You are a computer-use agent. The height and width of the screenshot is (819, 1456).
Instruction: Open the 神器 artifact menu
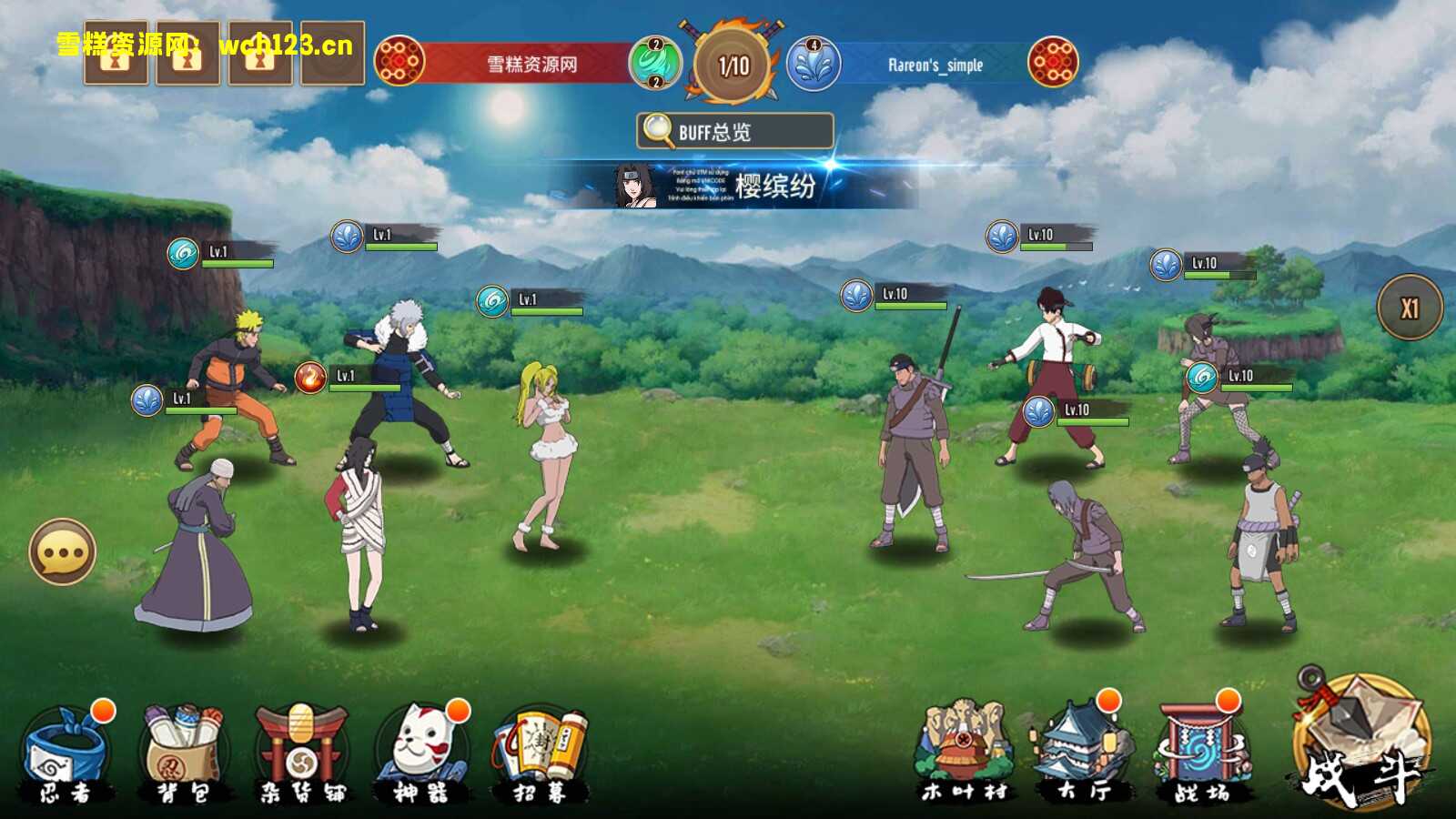coord(420,753)
